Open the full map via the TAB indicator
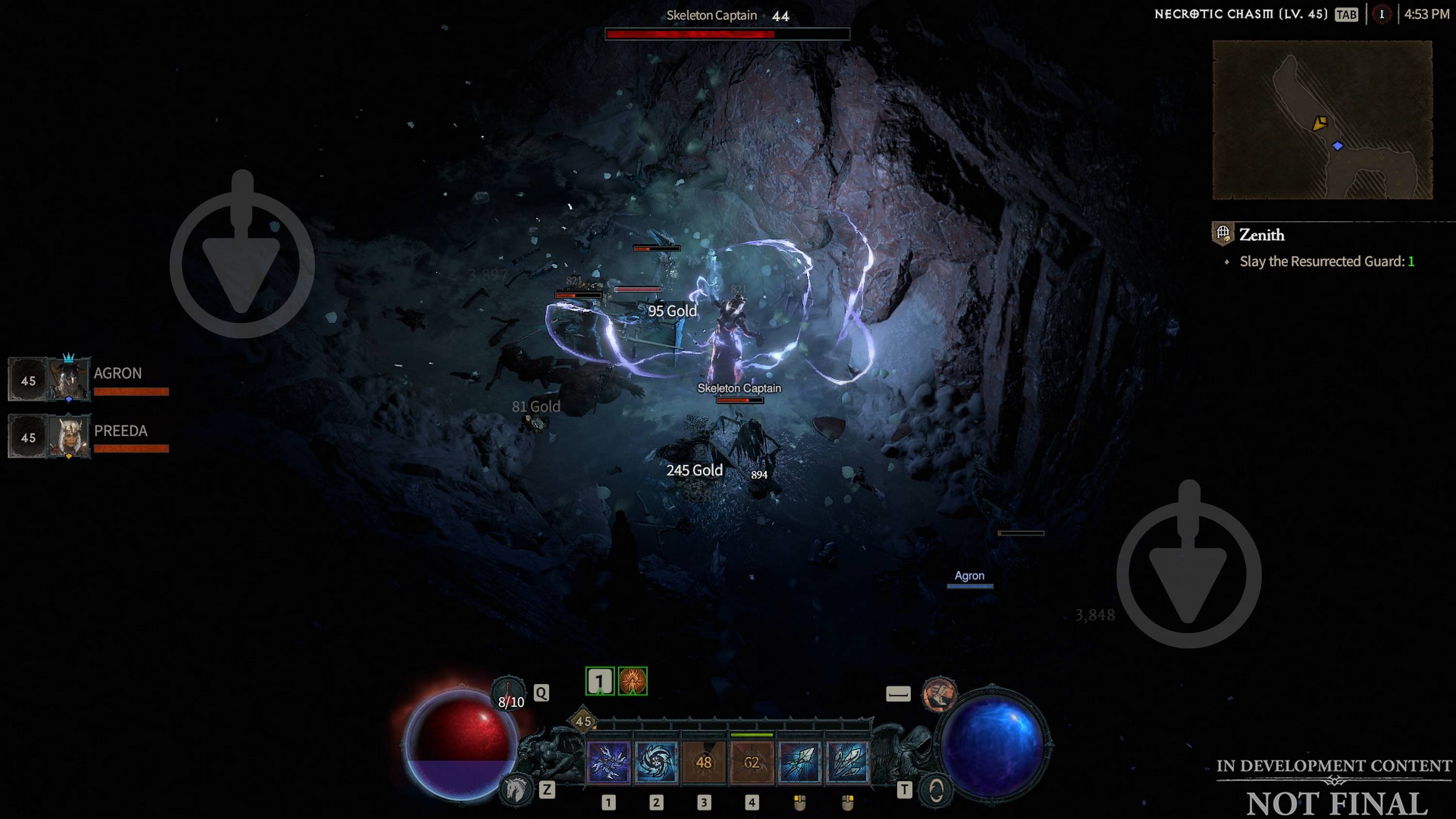Screen dimensions: 1456x819 [1351, 15]
